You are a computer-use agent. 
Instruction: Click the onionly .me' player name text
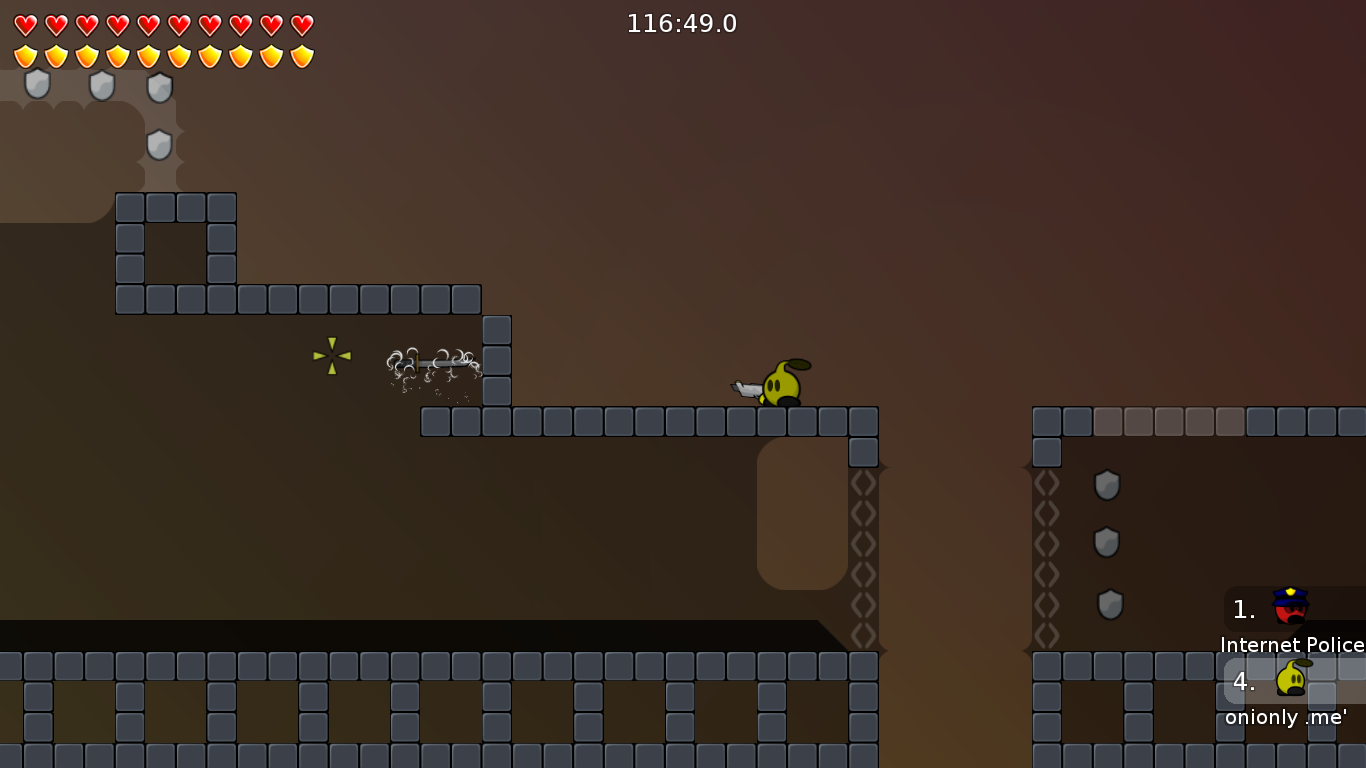pos(1285,717)
